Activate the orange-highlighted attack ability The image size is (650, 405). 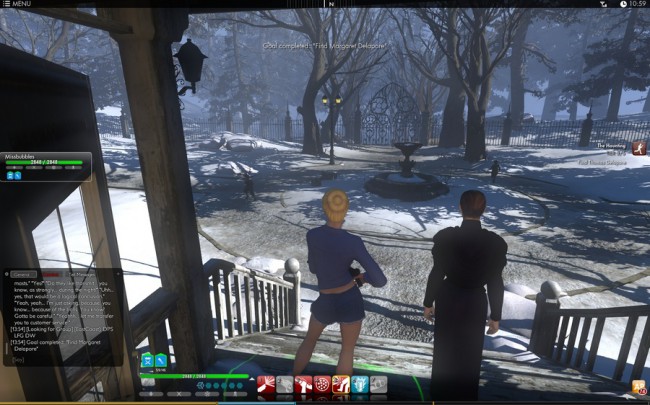(341, 384)
